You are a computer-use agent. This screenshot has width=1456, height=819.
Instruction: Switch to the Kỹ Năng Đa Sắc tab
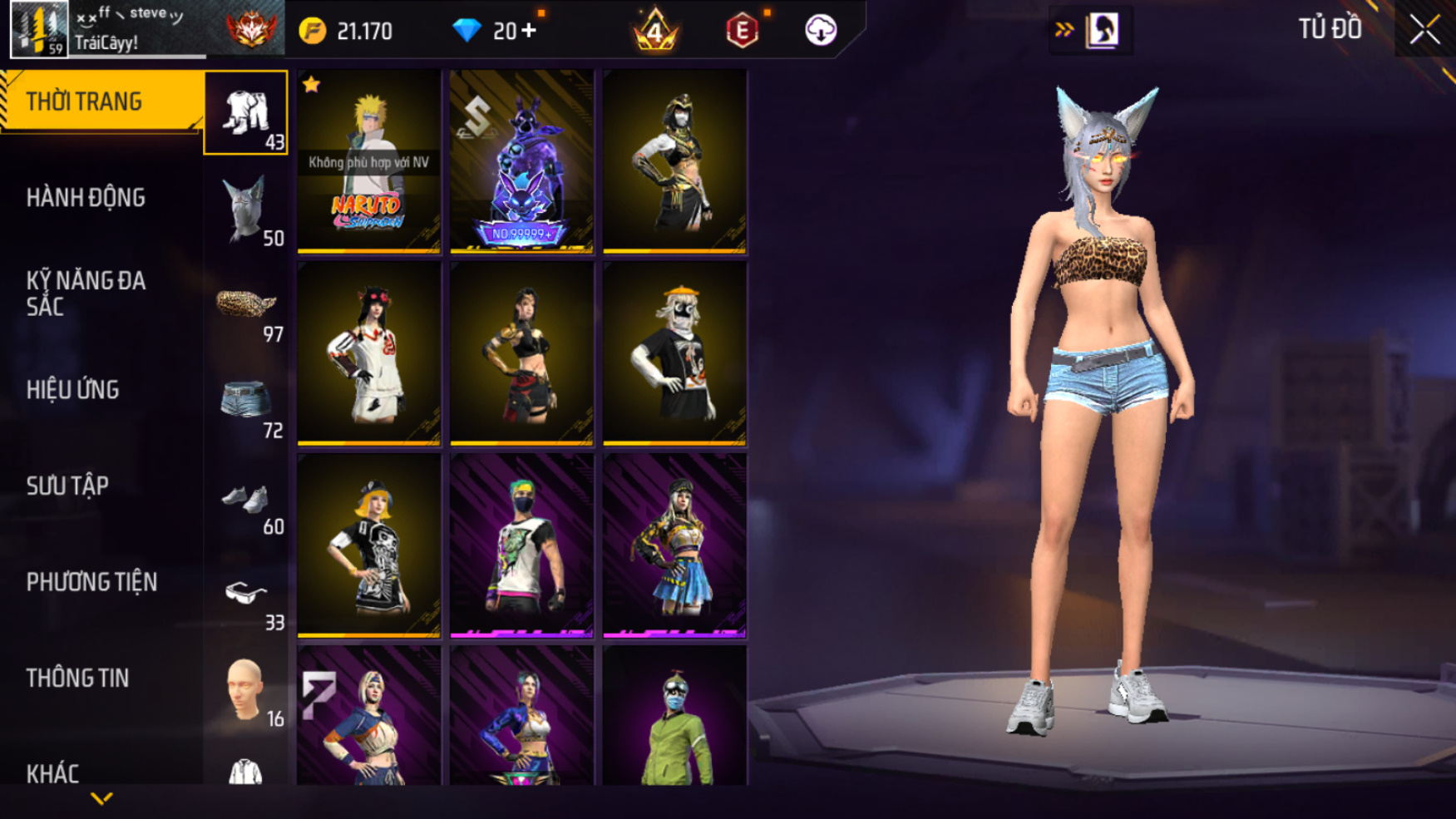(x=86, y=294)
